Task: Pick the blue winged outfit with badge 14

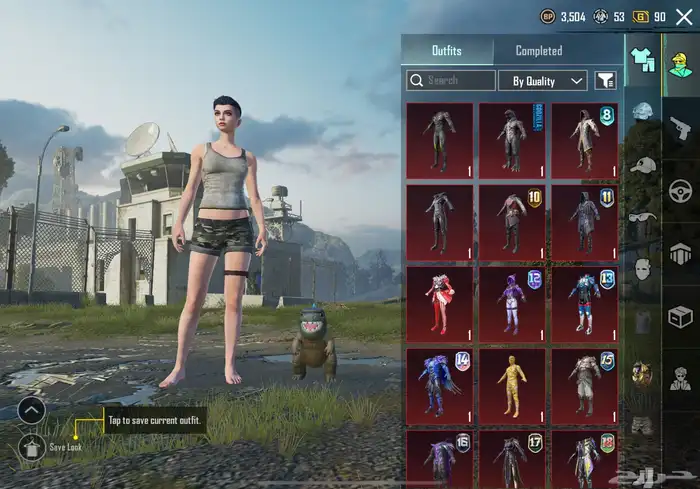Action: click(440, 382)
